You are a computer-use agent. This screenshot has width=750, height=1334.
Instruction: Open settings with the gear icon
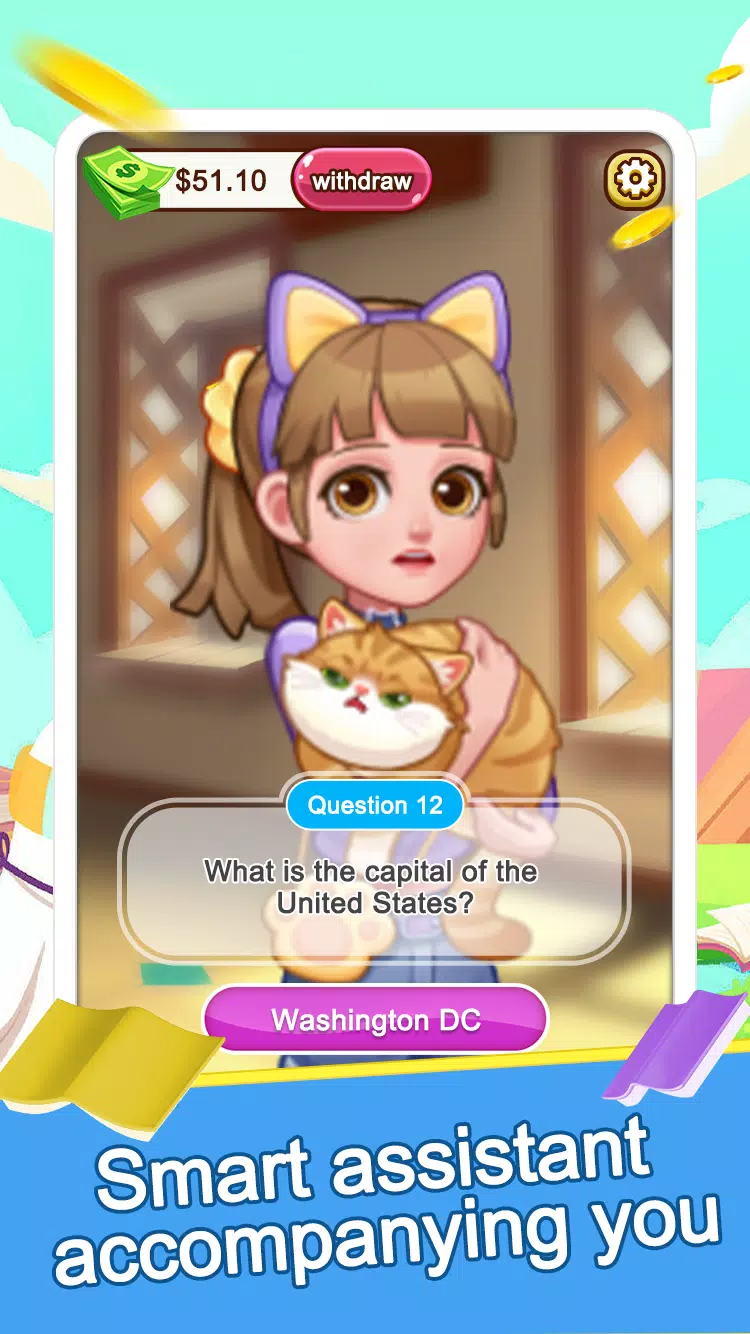(x=634, y=180)
